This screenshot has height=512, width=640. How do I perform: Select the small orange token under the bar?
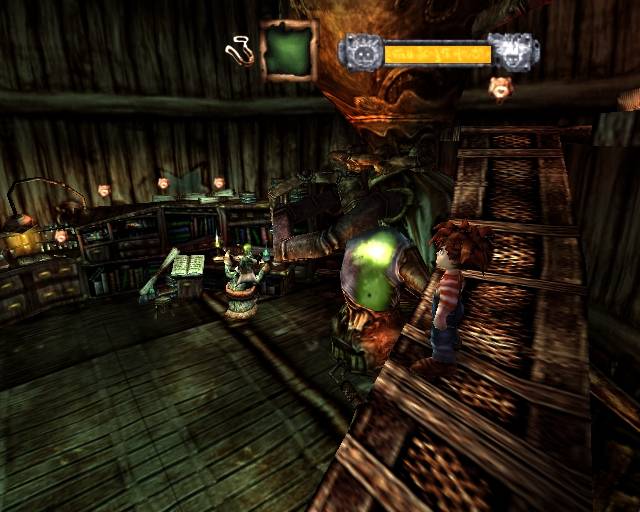(x=499, y=89)
